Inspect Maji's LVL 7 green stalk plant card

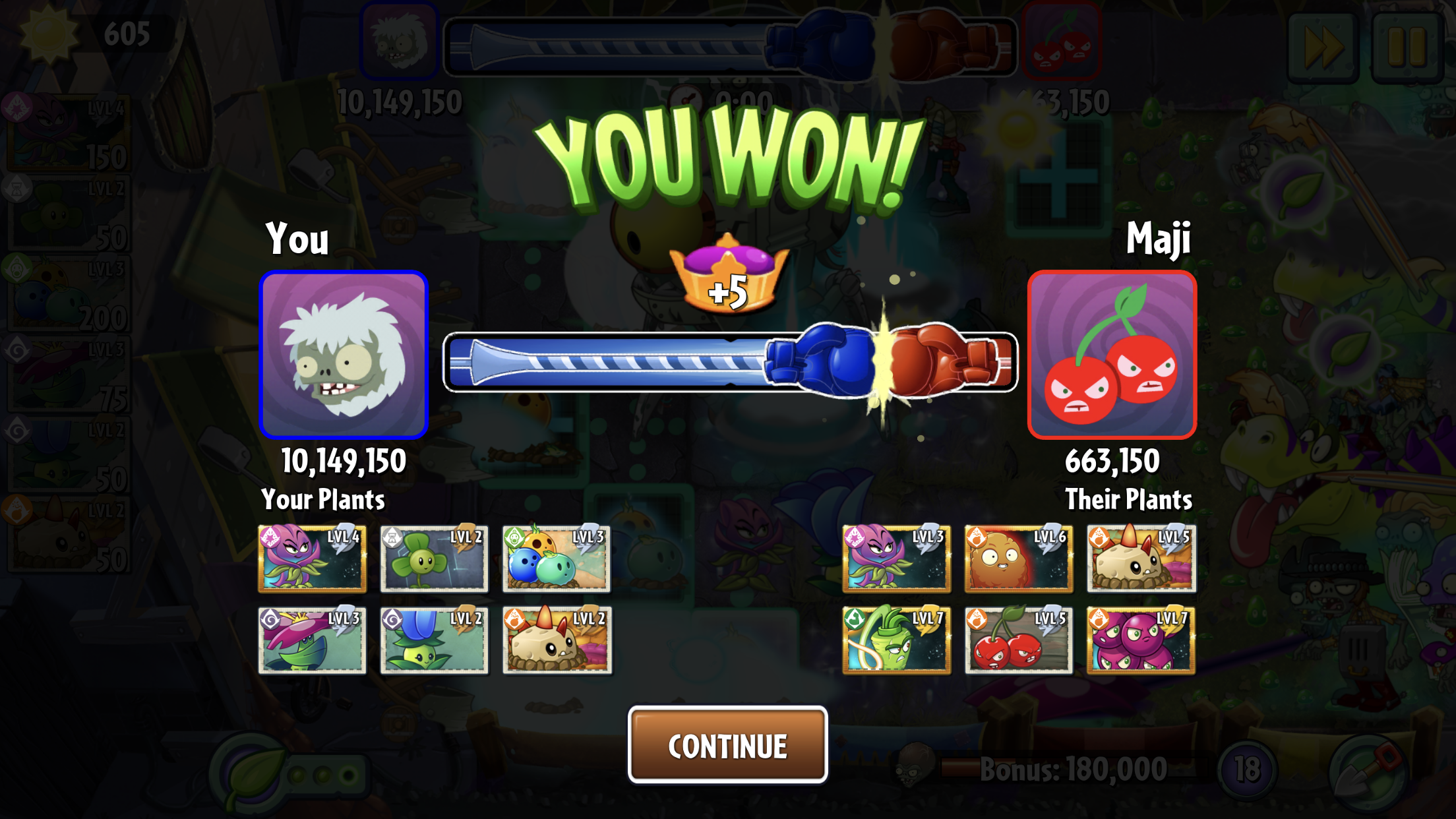[896, 640]
